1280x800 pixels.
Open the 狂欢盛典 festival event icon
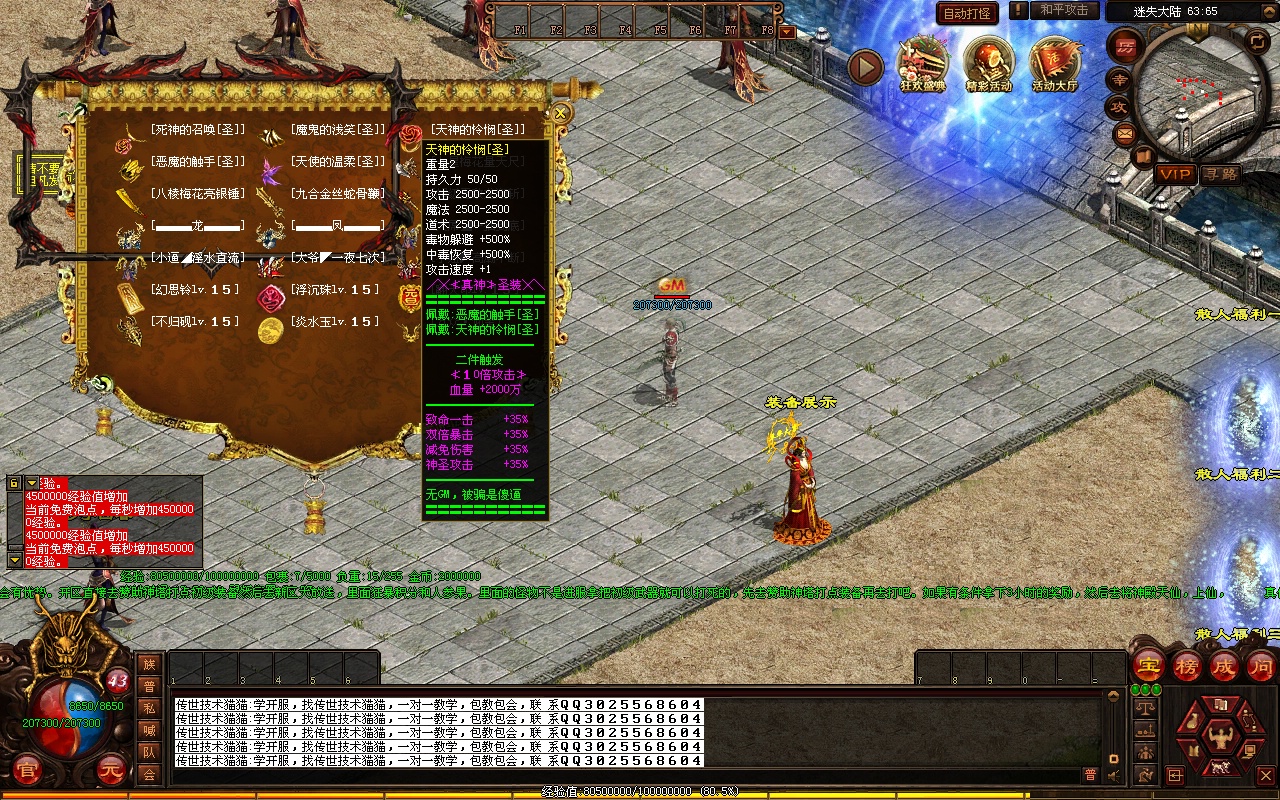tap(923, 64)
